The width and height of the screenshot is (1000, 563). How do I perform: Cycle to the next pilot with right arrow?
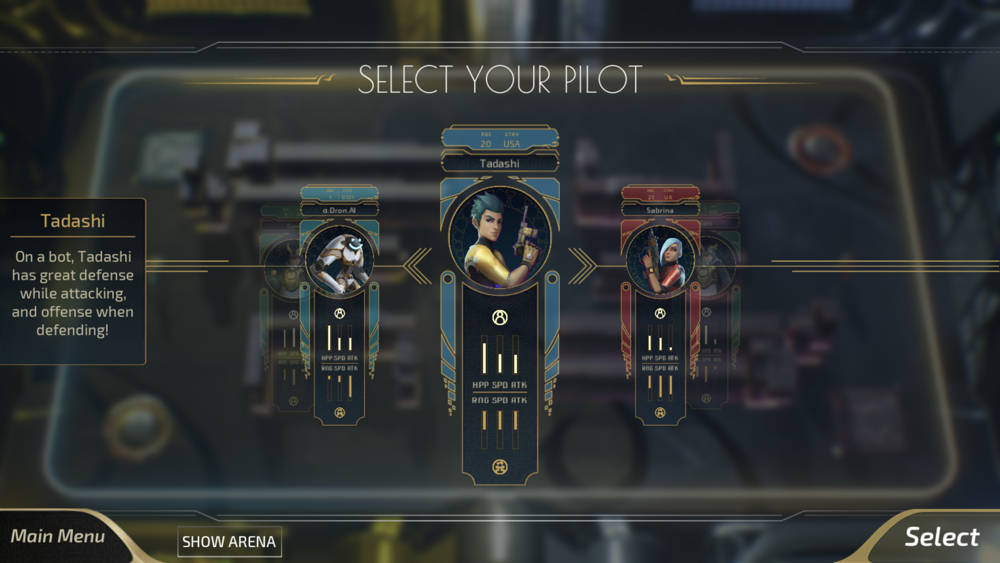(x=582, y=265)
